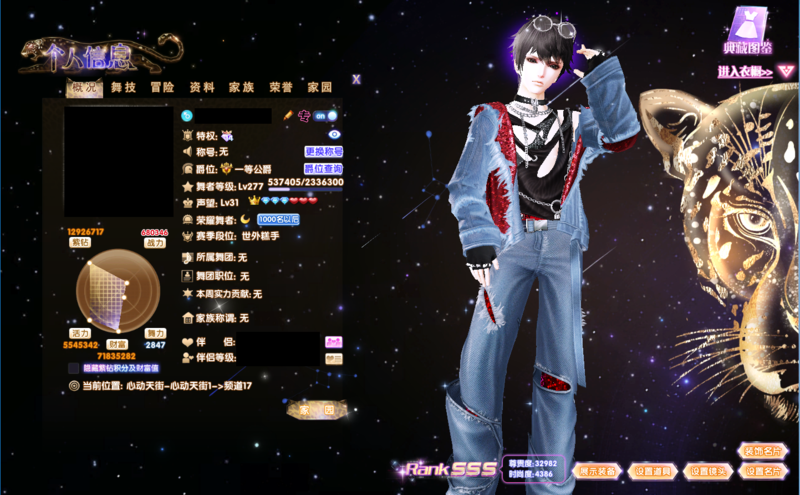The width and height of the screenshot is (800, 495).
Task: Choose the 设置镜头 camera settings button
Action: tap(708, 470)
